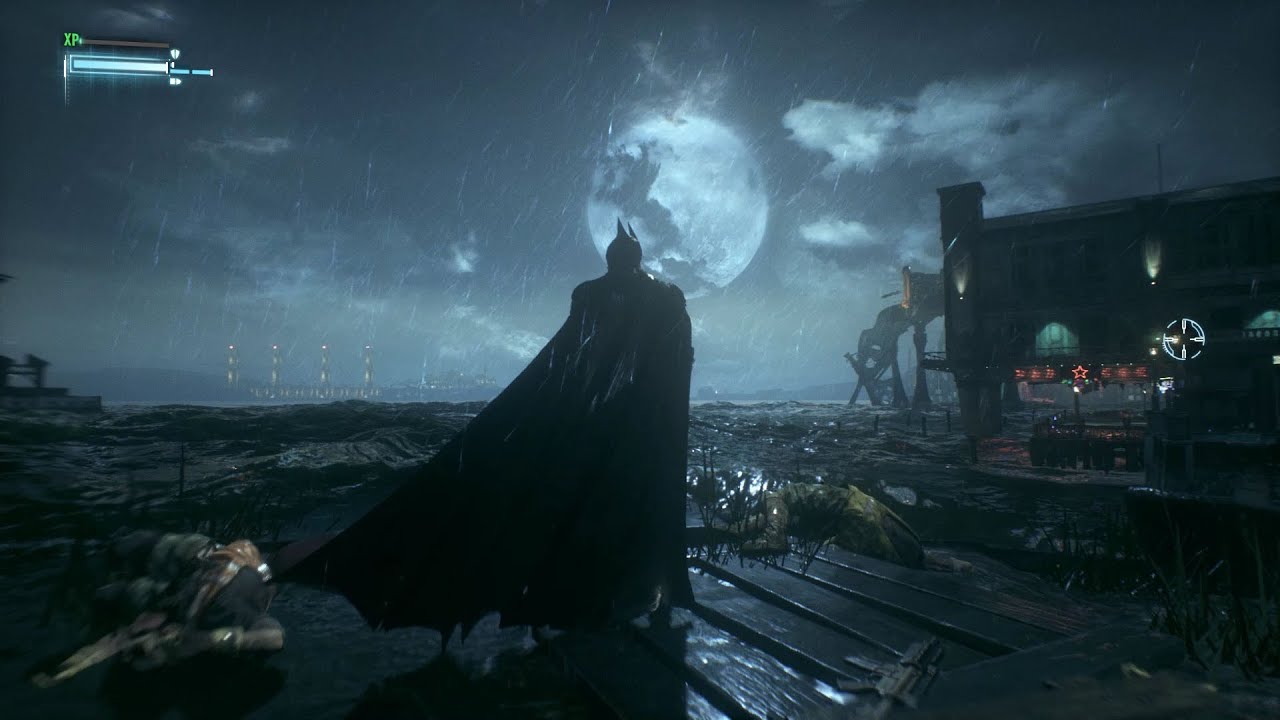Click the crosshair center of the objective marker
The width and height of the screenshot is (1280, 720).
click(1184, 337)
